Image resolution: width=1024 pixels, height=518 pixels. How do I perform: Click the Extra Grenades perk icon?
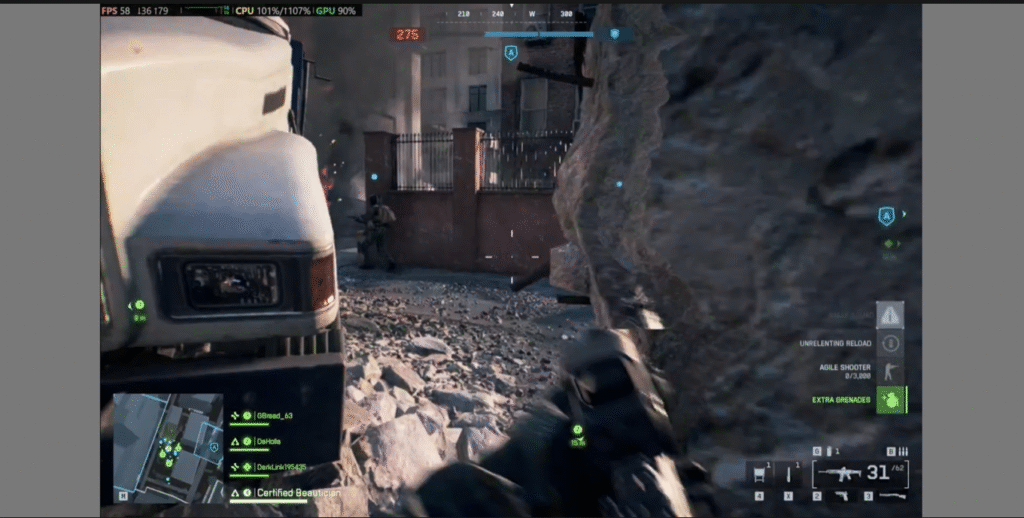(891, 400)
